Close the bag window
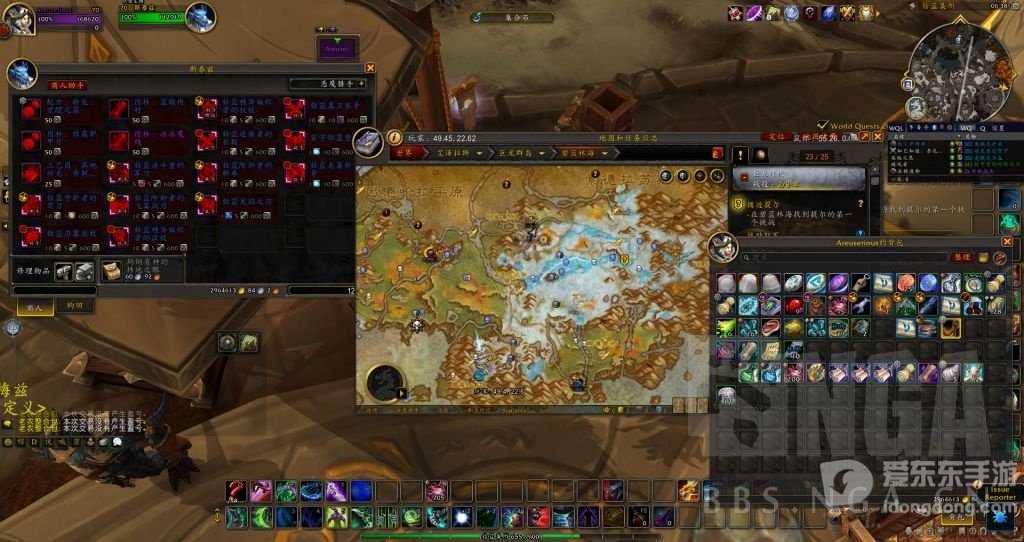Screen dimensions: 1024x542 (x=1008, y=242)
